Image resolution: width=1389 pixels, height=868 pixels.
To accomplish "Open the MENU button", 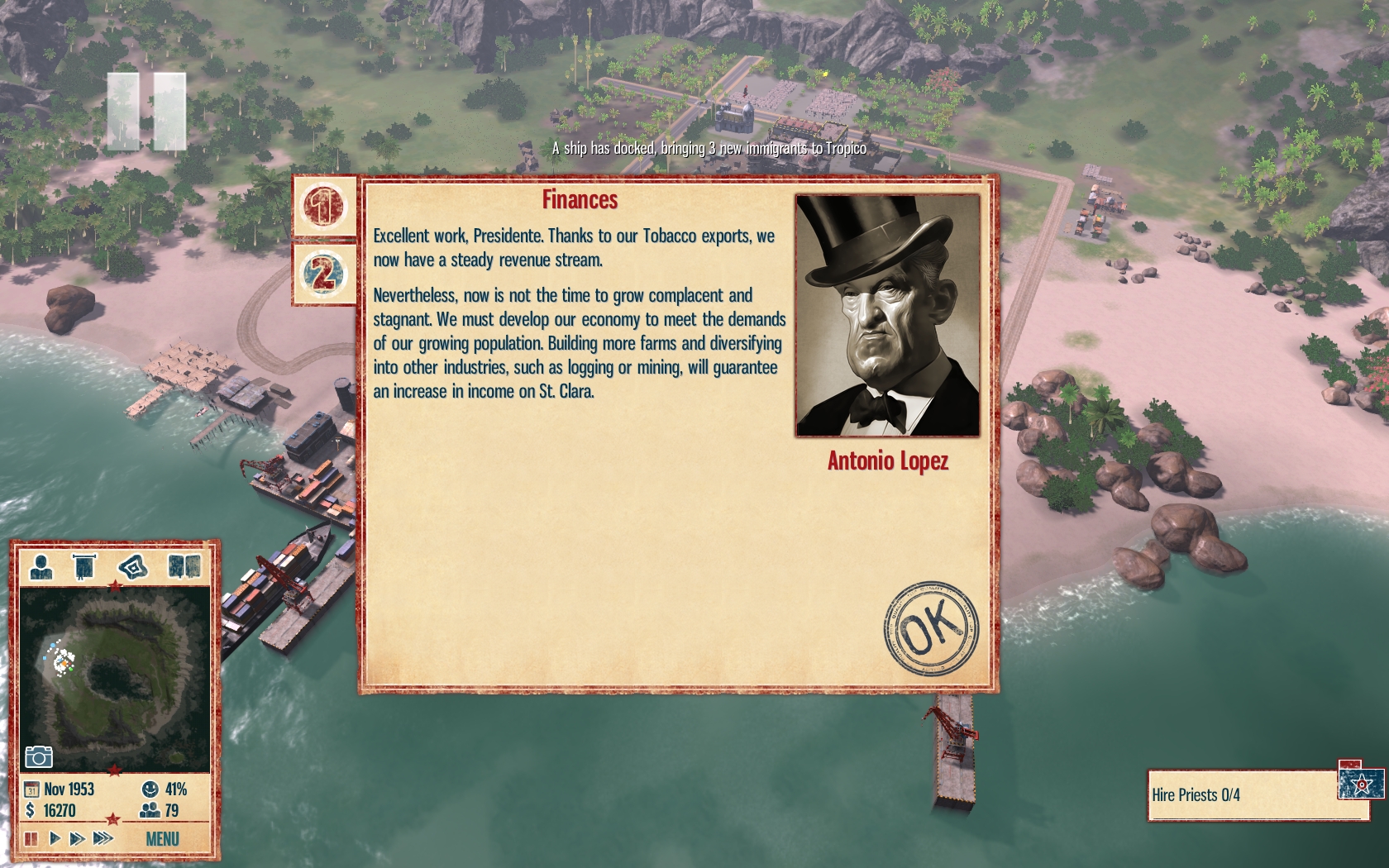I will click(x=162, y=839).
